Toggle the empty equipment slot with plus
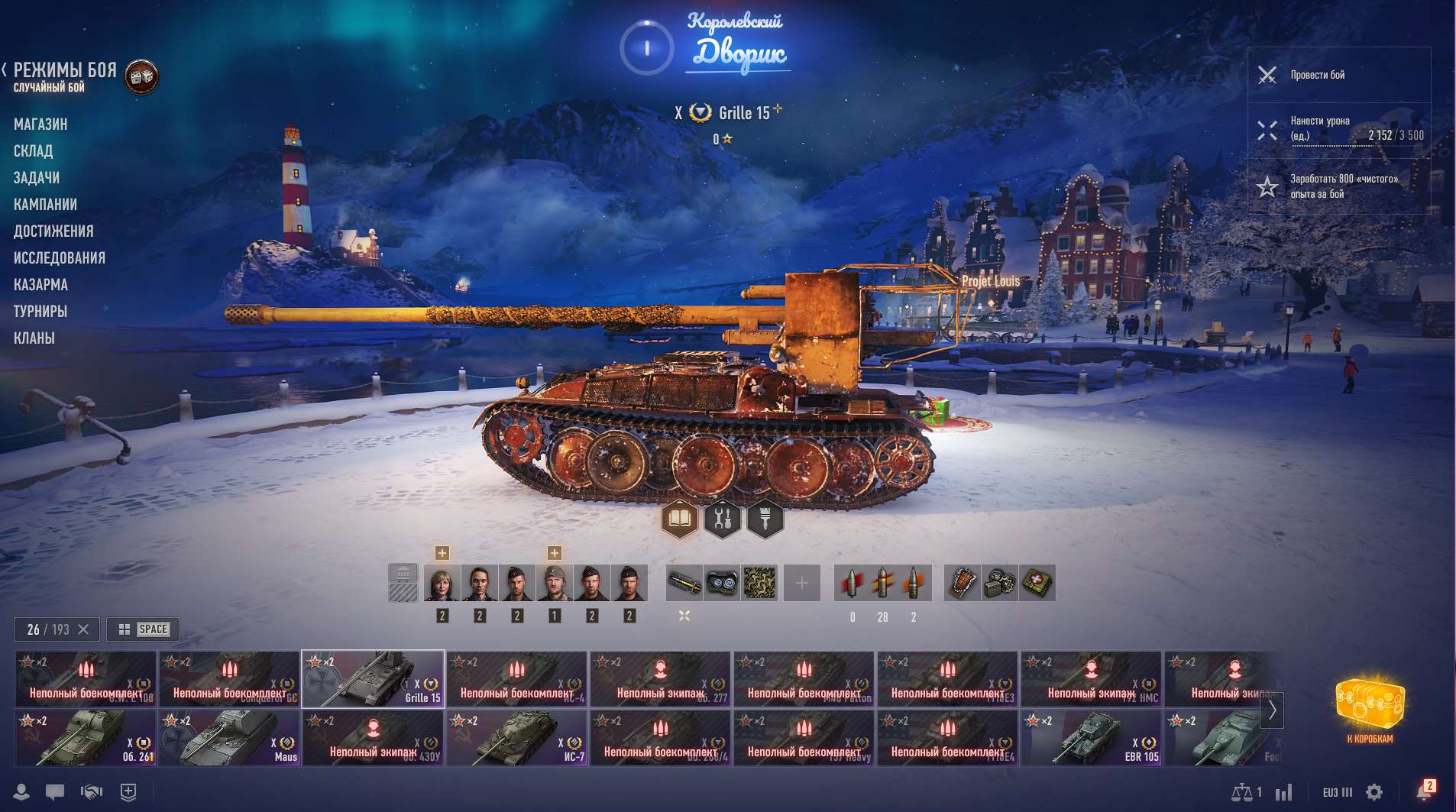Image resolution: width=1456 pixels, height=812 pixels. [802, 582]
